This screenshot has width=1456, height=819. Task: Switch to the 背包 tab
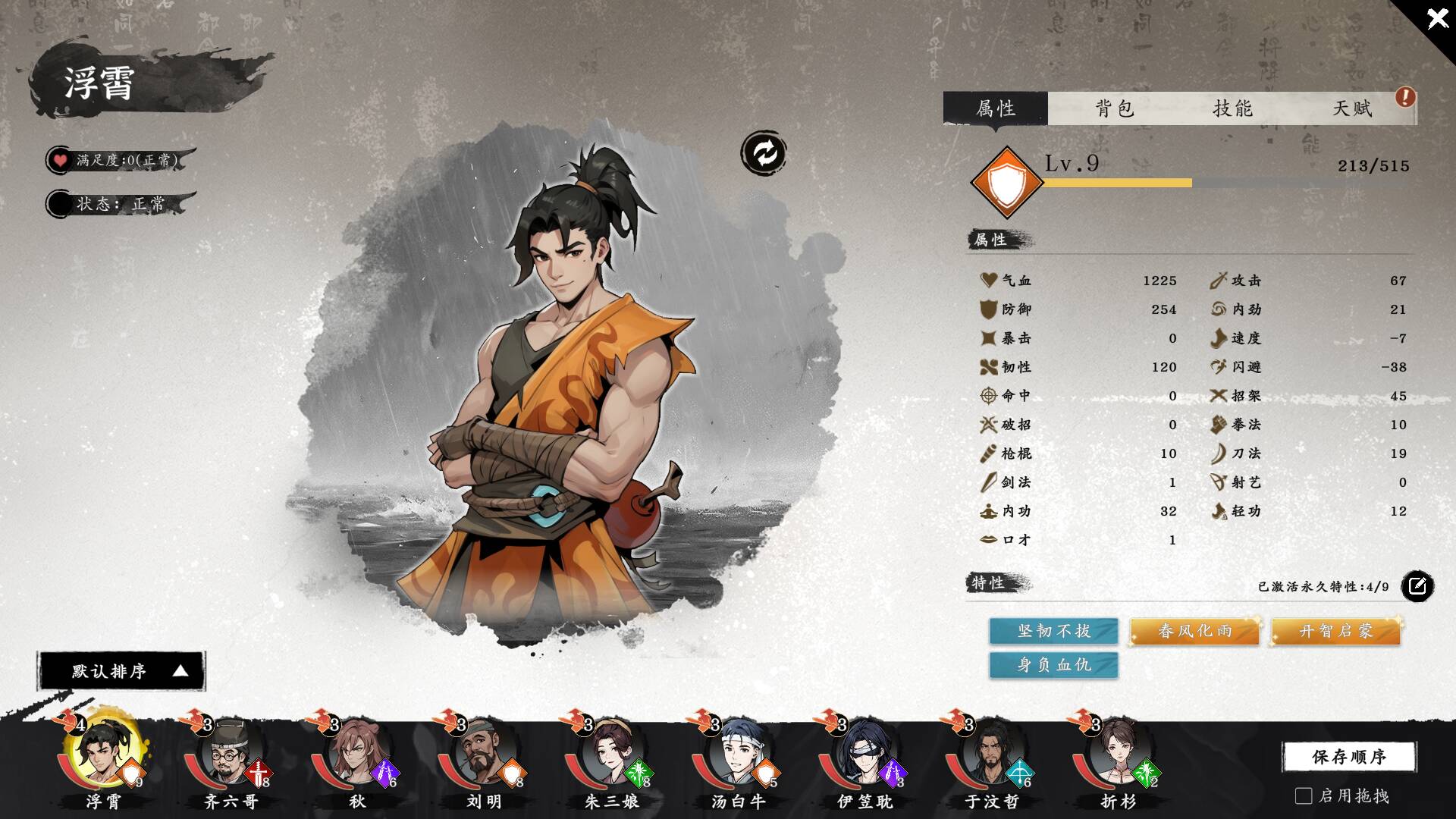tap(1114, 108)
